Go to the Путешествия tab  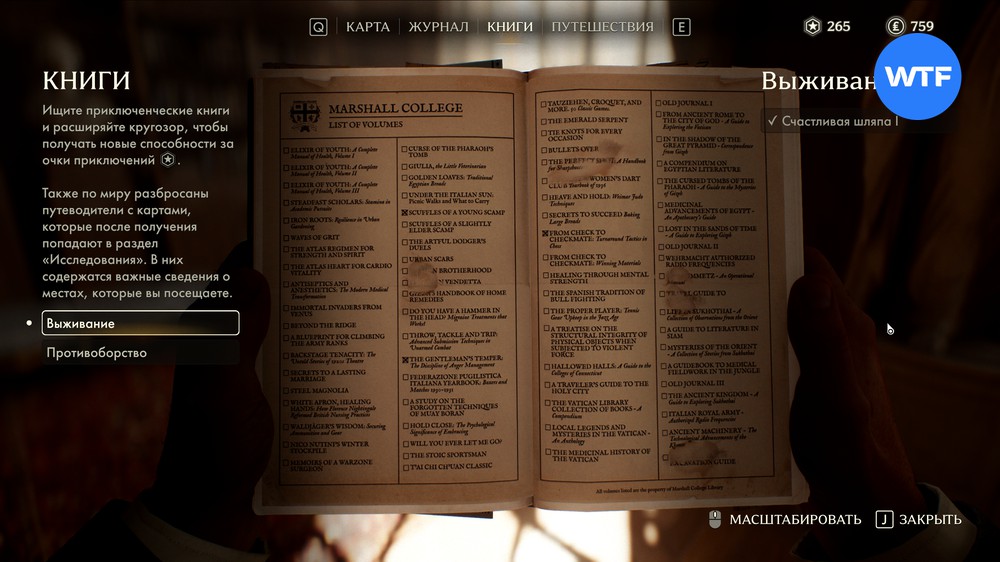tap(602, 27)
